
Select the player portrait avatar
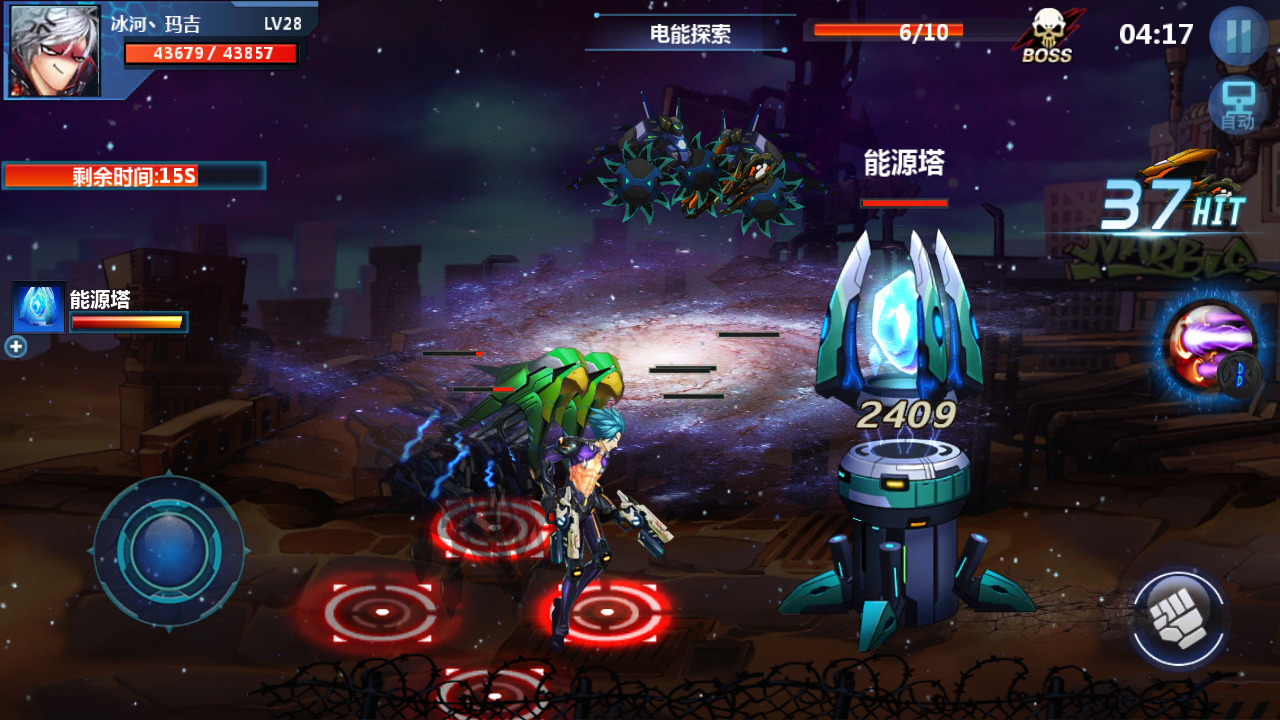coord(55,50)
